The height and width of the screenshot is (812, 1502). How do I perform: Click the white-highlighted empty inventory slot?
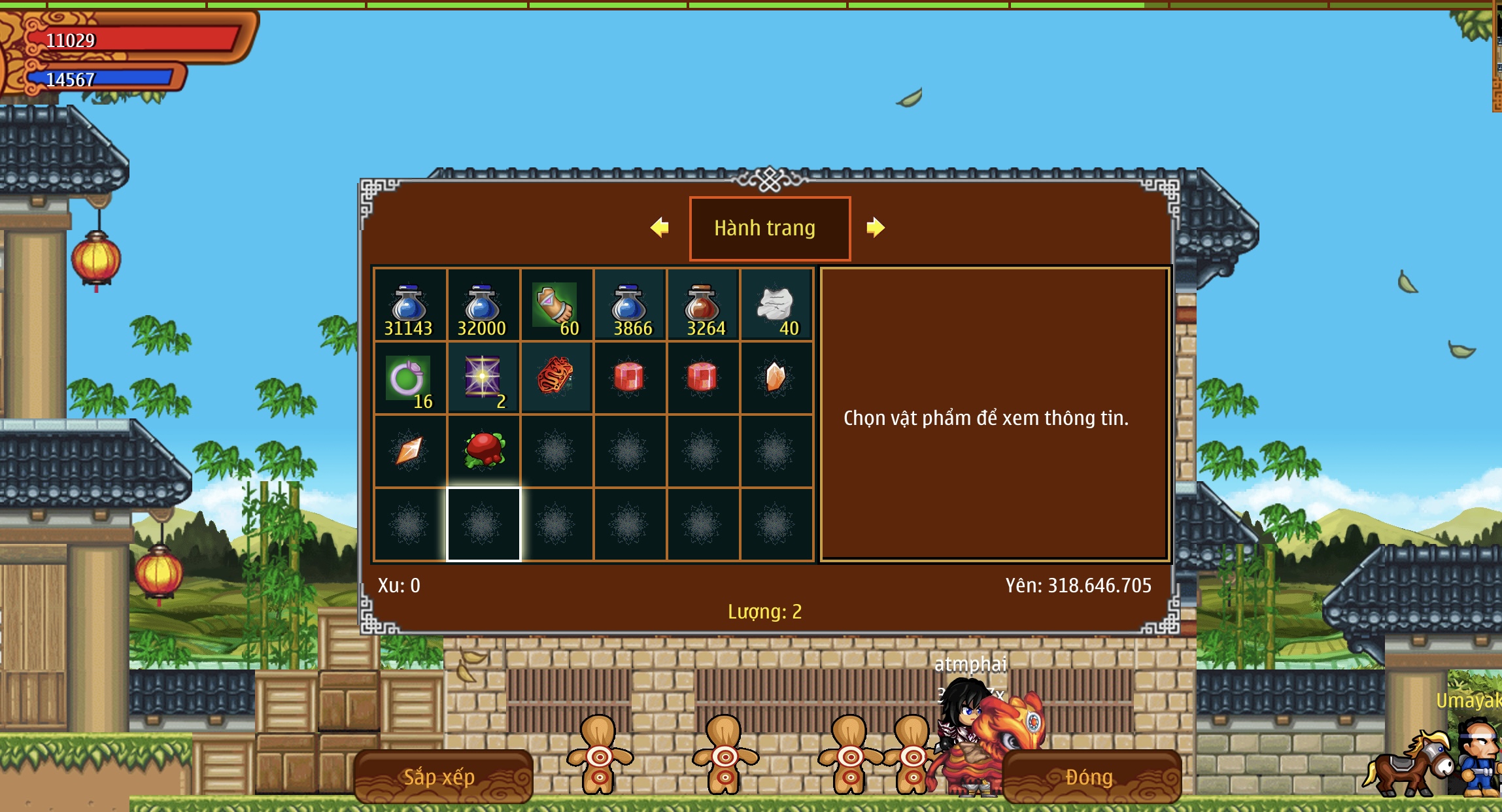[x=483, y=524]
